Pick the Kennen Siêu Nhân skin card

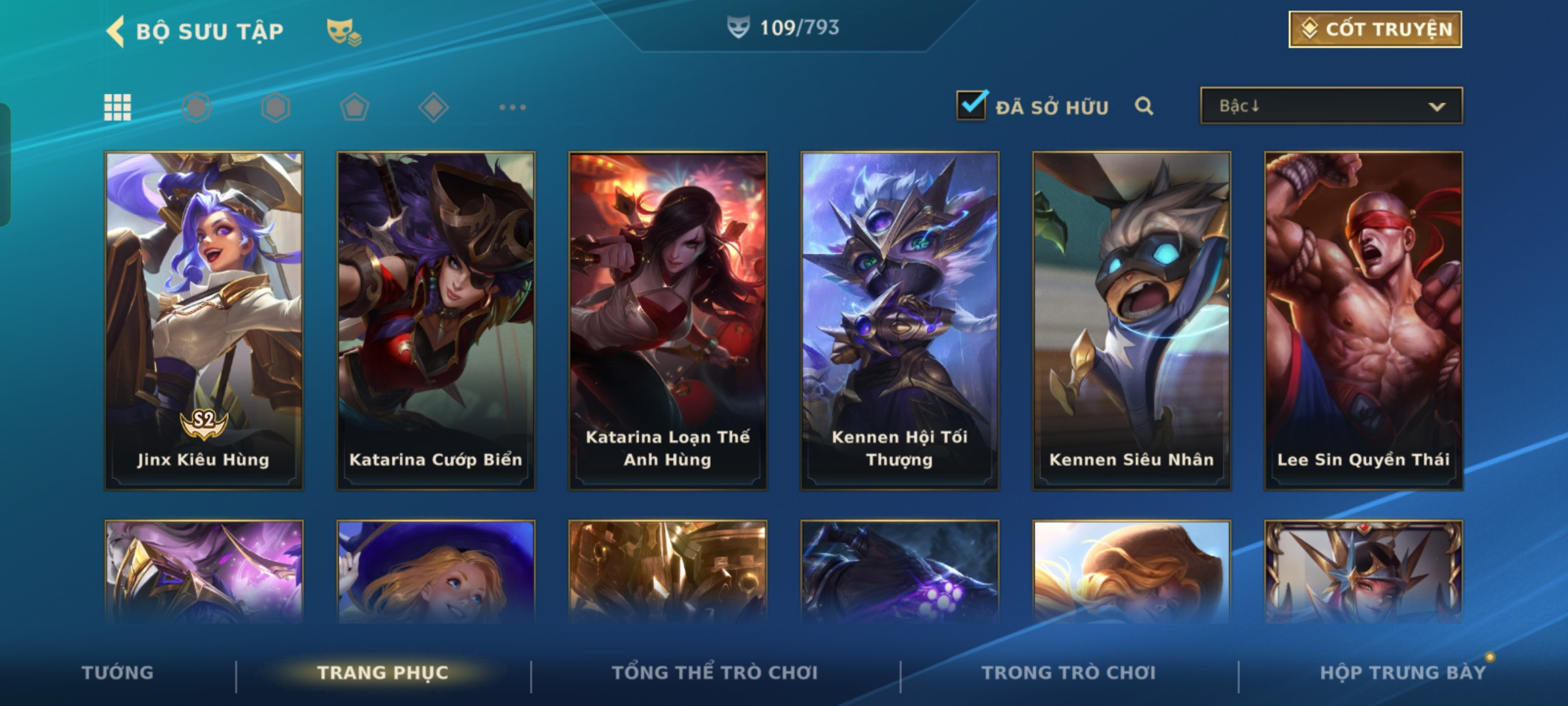point(1132,320)
